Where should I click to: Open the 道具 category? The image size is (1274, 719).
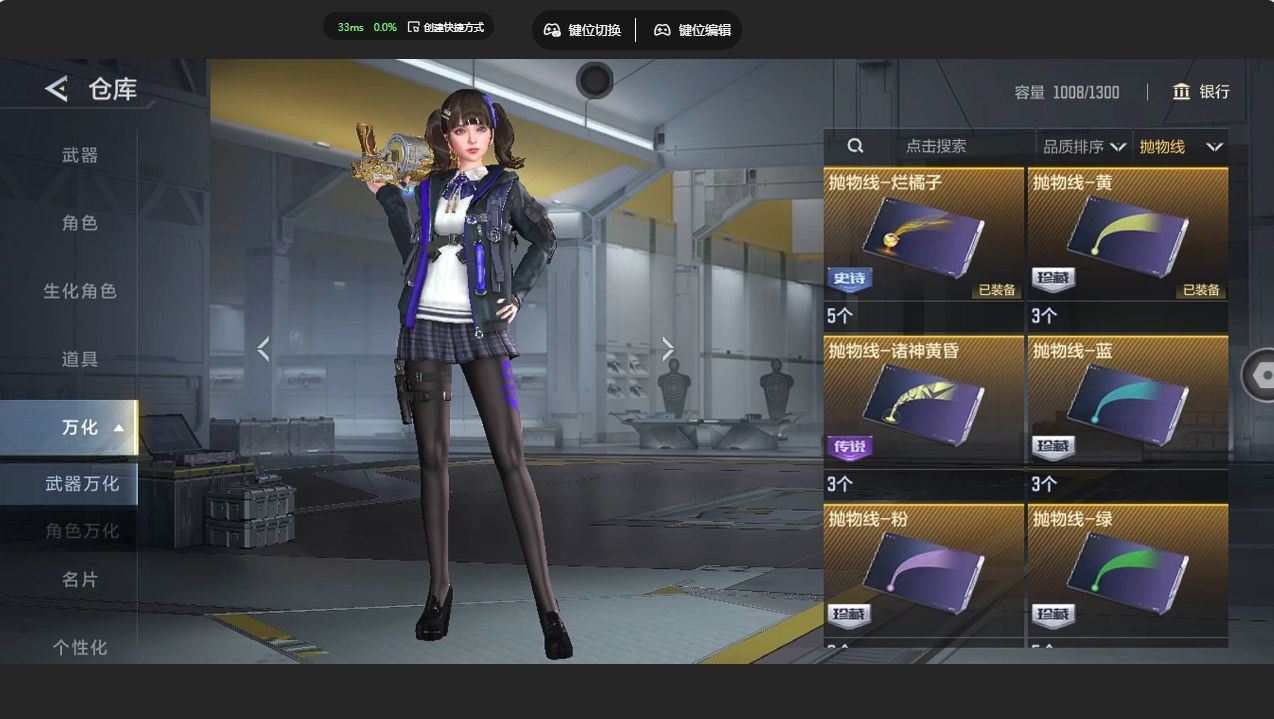80,359
